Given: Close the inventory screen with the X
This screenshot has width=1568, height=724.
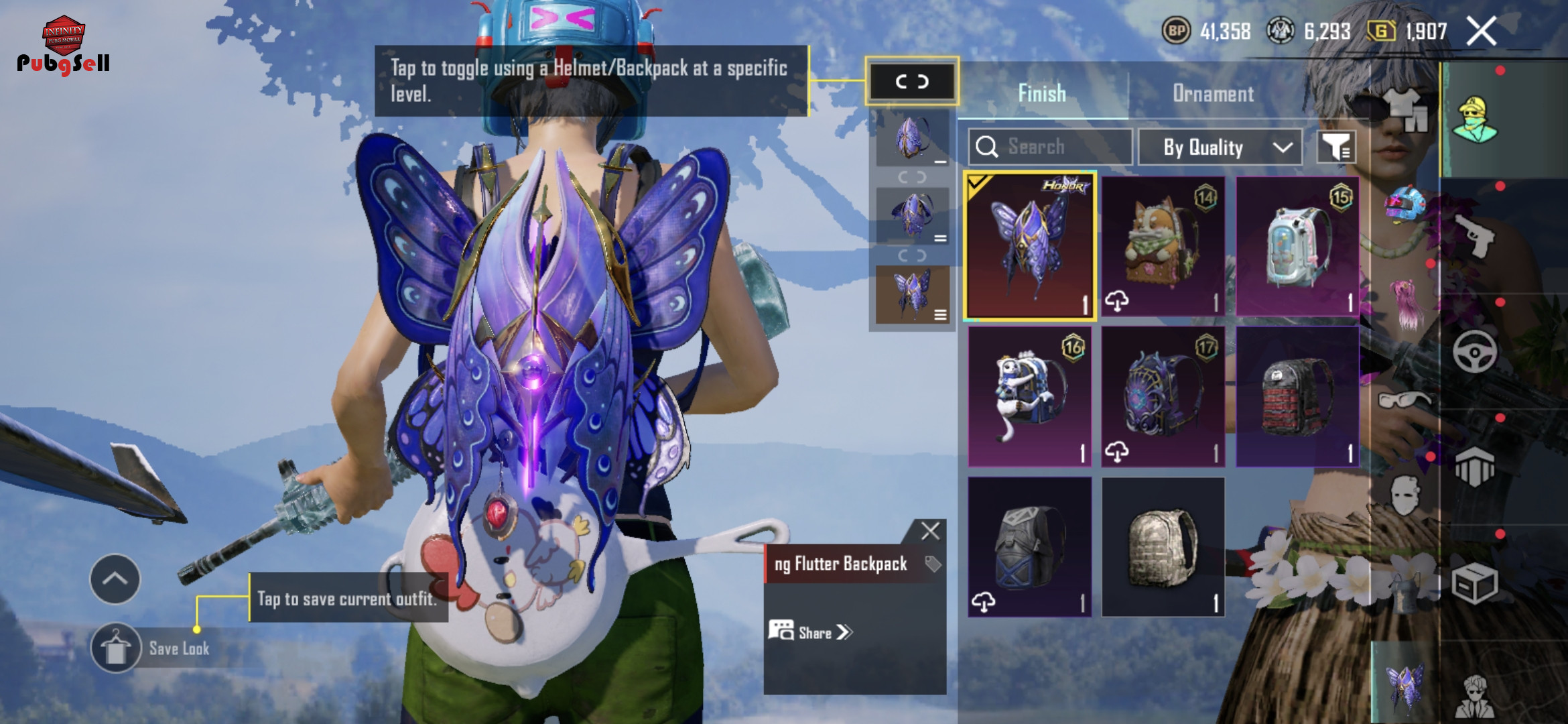Looking at the screenshot, I should (1482, 32).
